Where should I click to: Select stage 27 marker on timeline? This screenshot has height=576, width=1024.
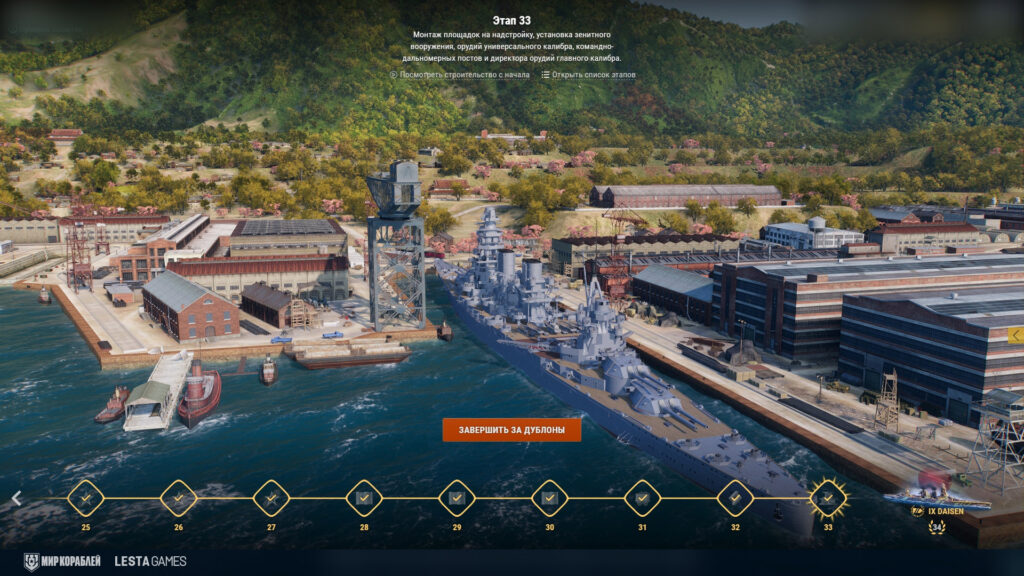click(271, 498)
